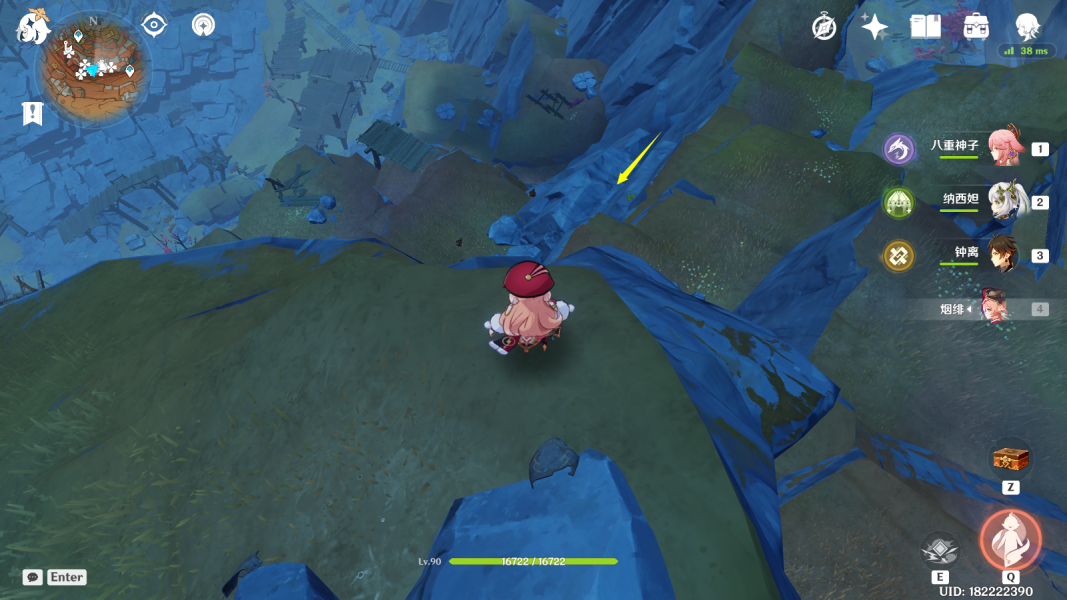Select active character 烟绯 in party list
The width and height of the screenshot is (1067, 600).
[996, 309]
